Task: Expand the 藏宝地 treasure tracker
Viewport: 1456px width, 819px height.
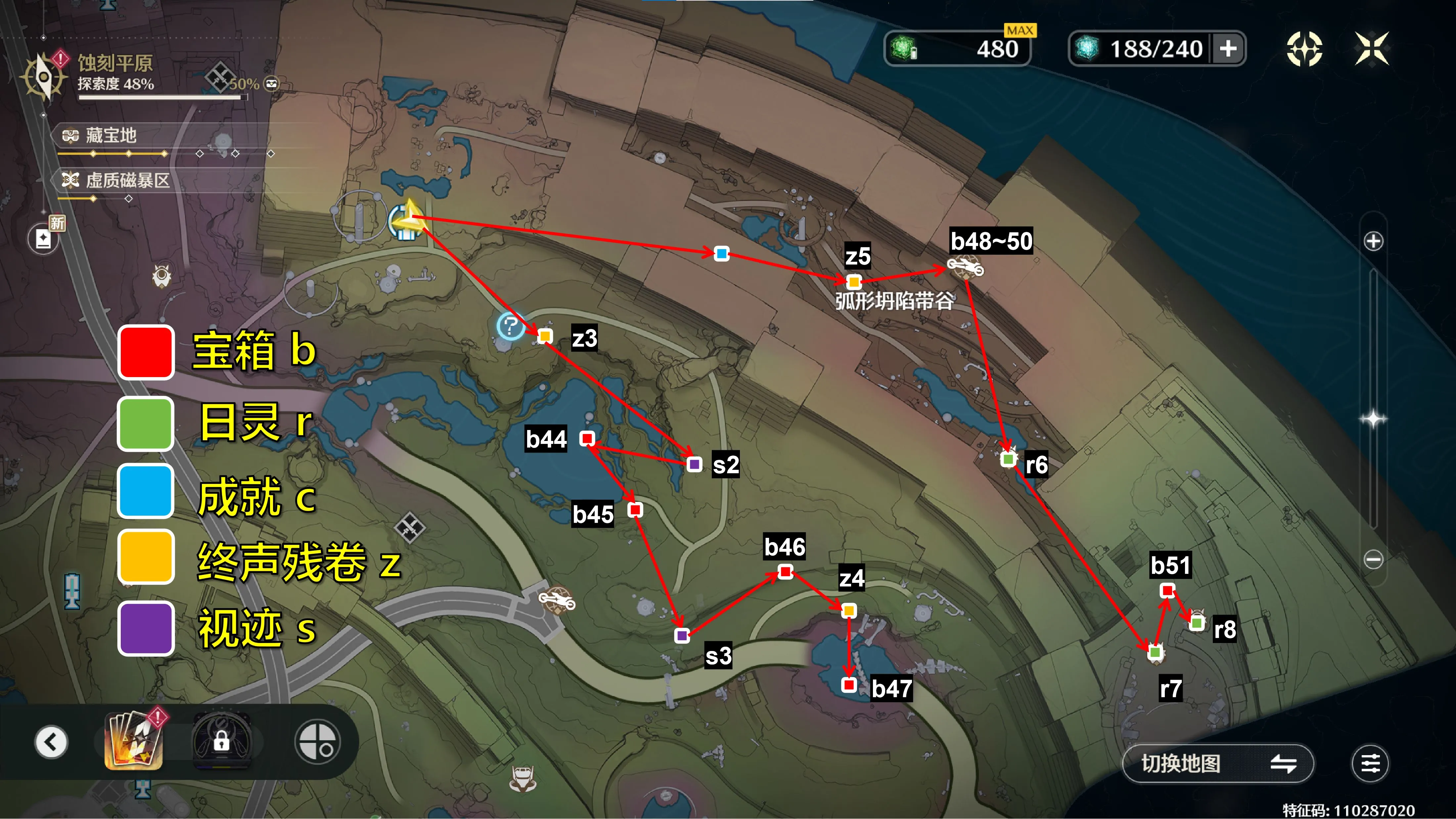Action: click(x=111, y=136)
